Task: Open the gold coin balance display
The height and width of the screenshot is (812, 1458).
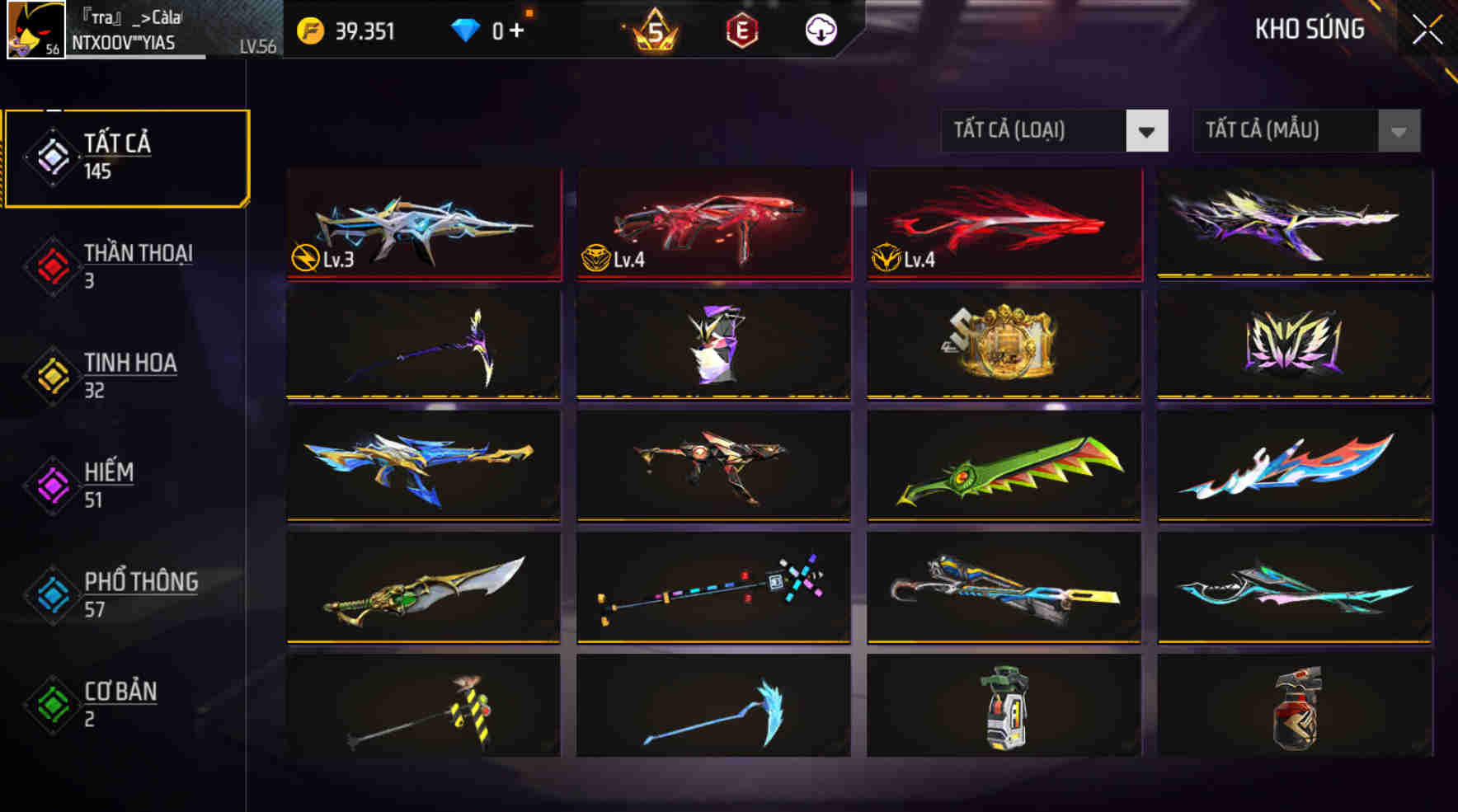Action: pos(355,30)
